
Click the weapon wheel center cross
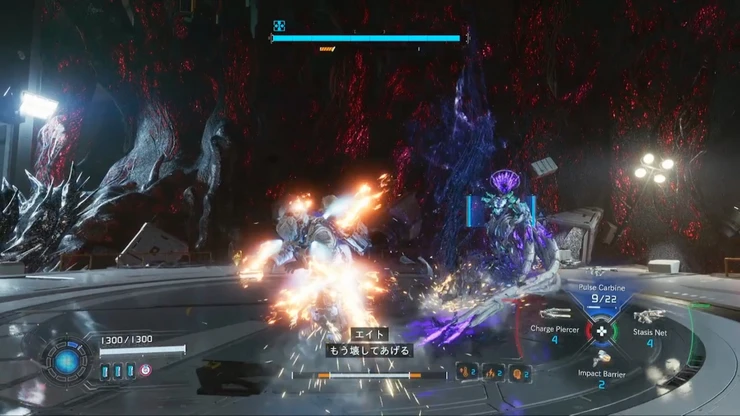coord(601,330)
